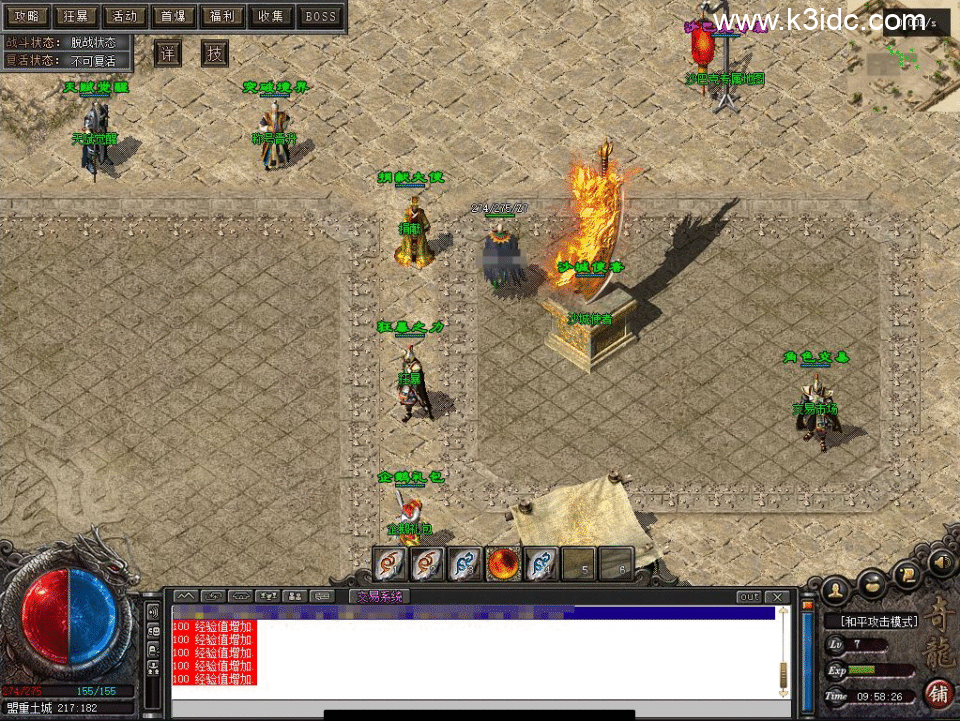This screenshot has height=721, width=960.
Task: Open the red 铺 shop button
Action: pyautogui.click(x=939, y=692)
